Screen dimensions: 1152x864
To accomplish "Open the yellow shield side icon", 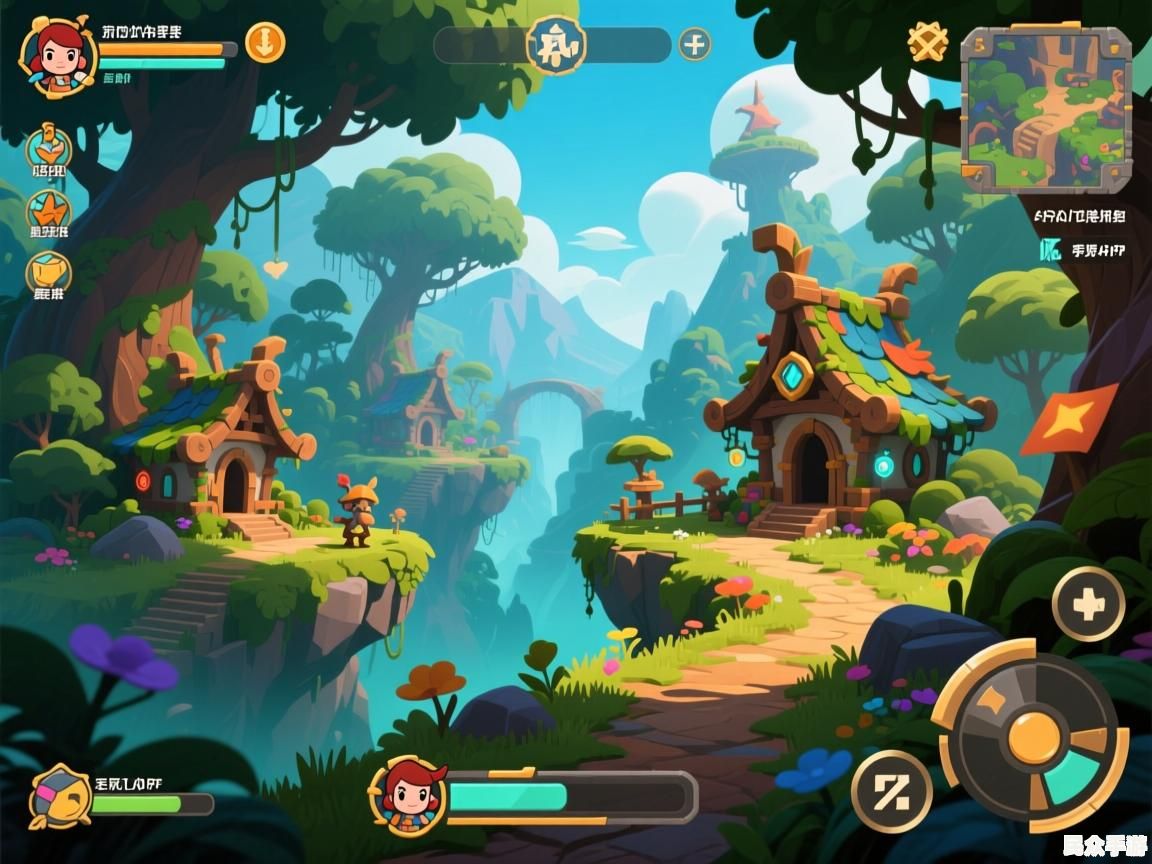I will point(48,272).
